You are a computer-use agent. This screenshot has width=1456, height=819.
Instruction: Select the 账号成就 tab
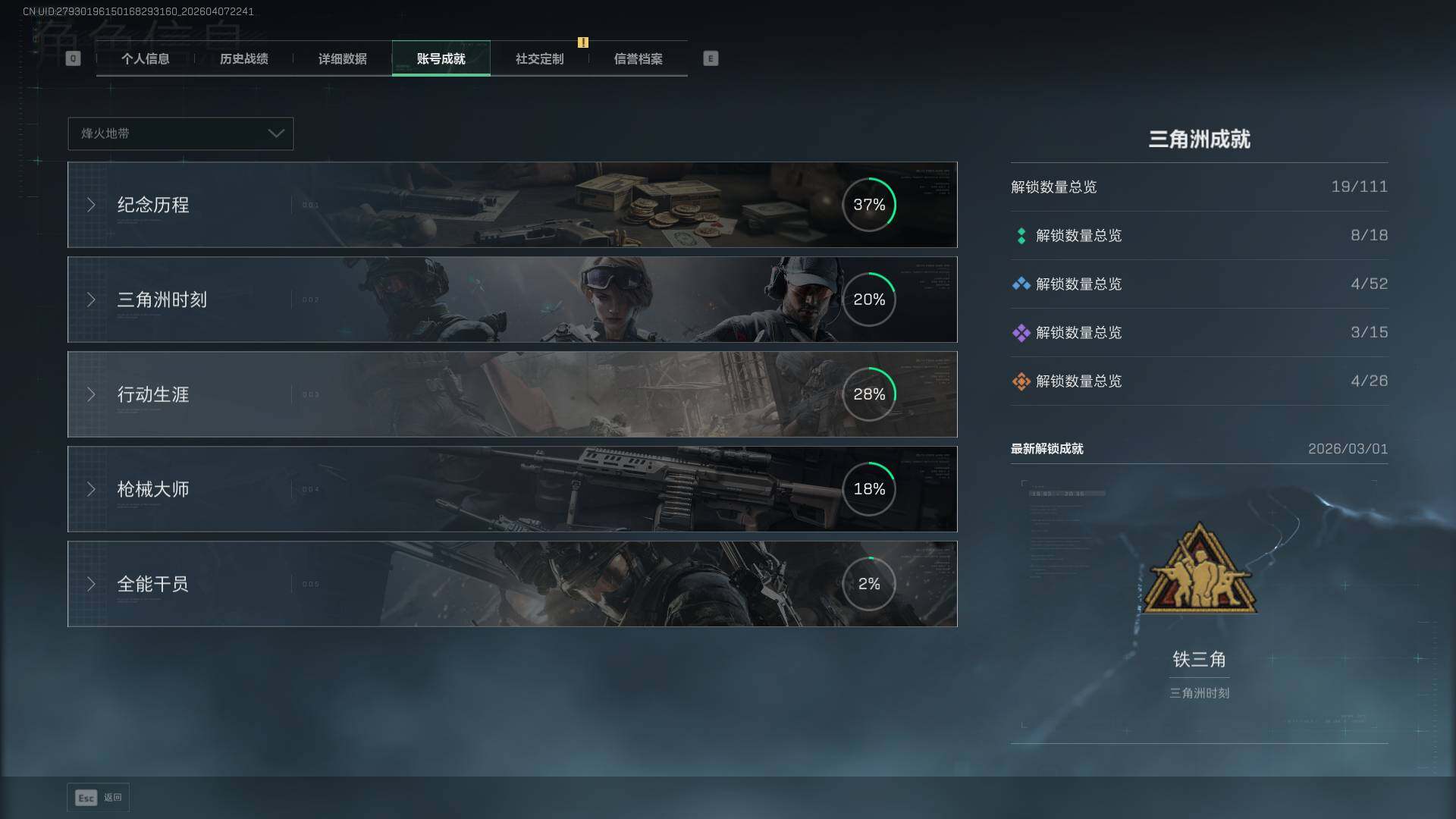[x=441, y=59]
